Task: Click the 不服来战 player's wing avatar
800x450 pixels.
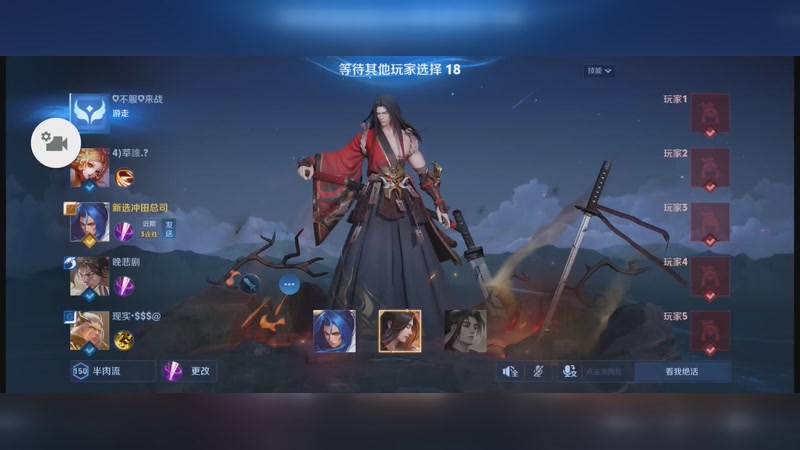Action: 89,113
